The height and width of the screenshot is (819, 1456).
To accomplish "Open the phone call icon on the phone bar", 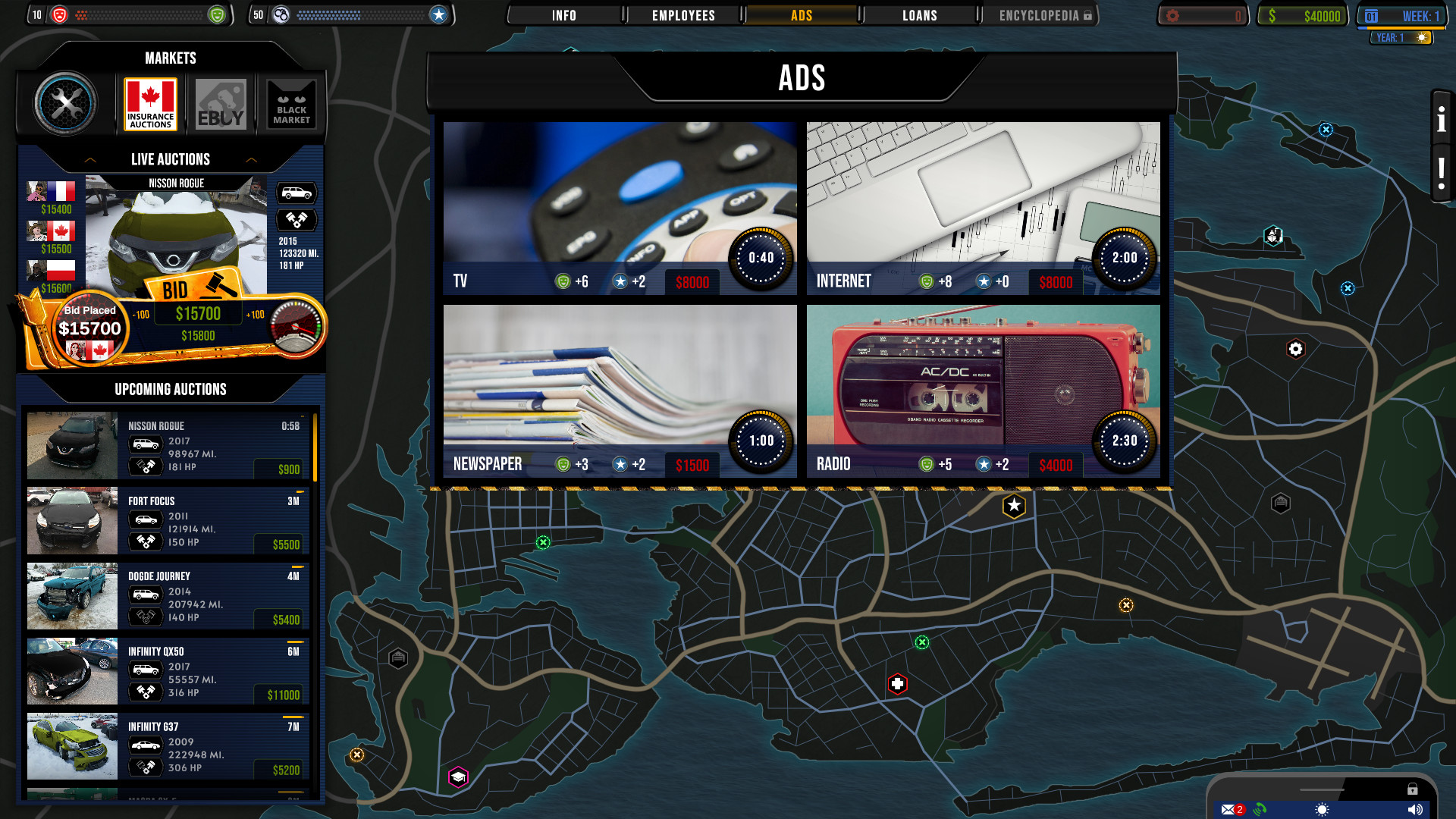I will [1260, 809].
